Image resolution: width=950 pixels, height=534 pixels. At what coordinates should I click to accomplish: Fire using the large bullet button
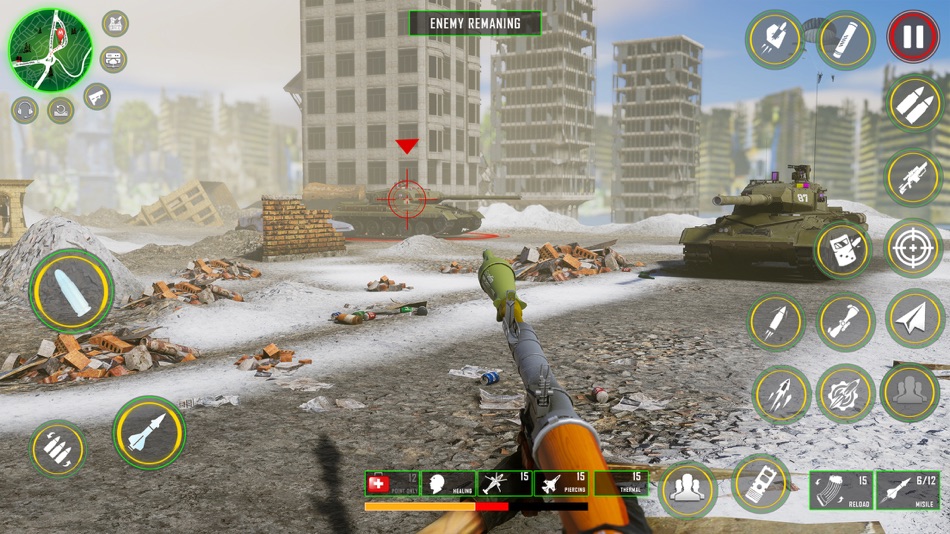pyautogui.click(x=71, y=290)
